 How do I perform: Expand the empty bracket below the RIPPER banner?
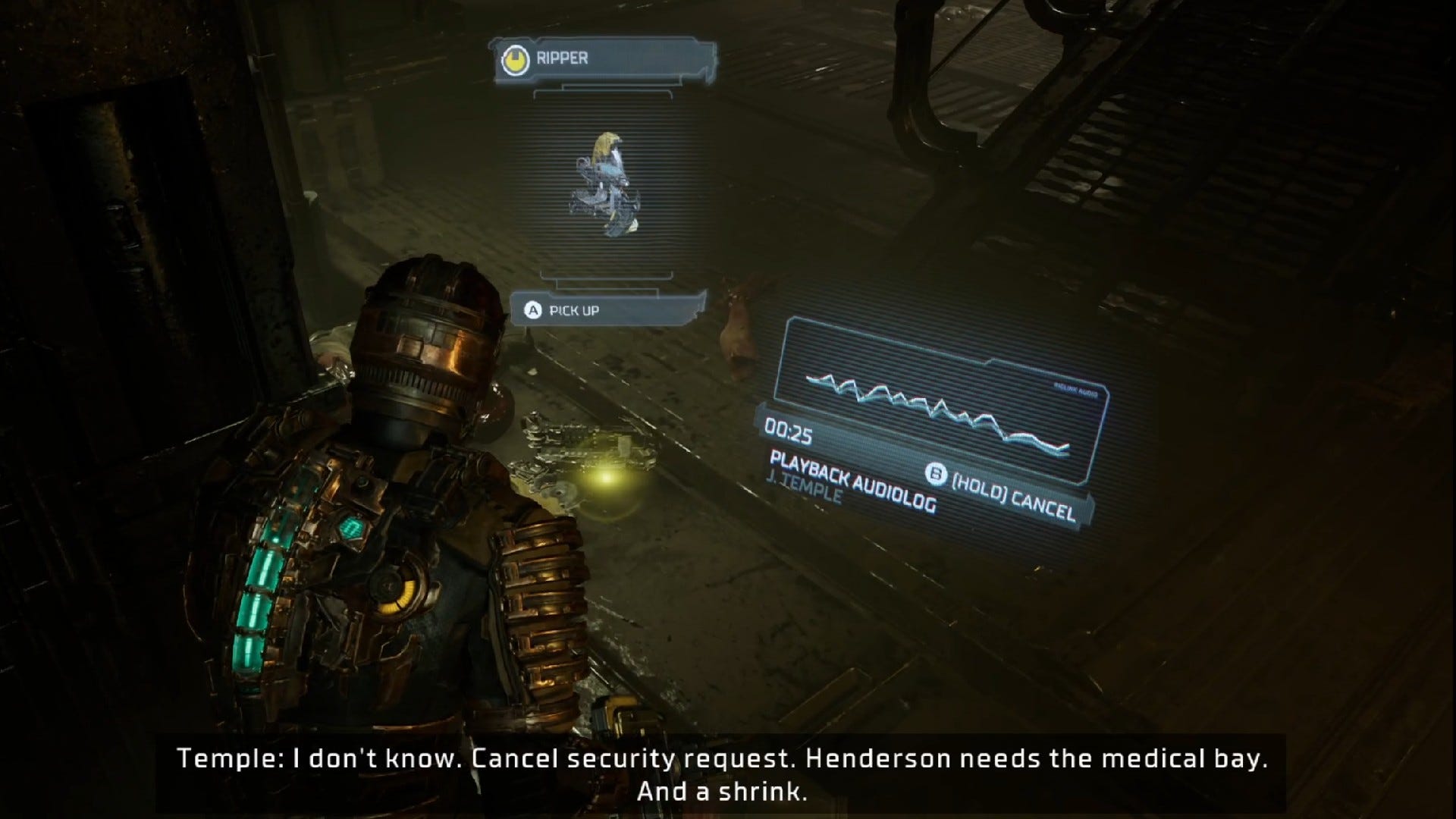pos(603,97)
